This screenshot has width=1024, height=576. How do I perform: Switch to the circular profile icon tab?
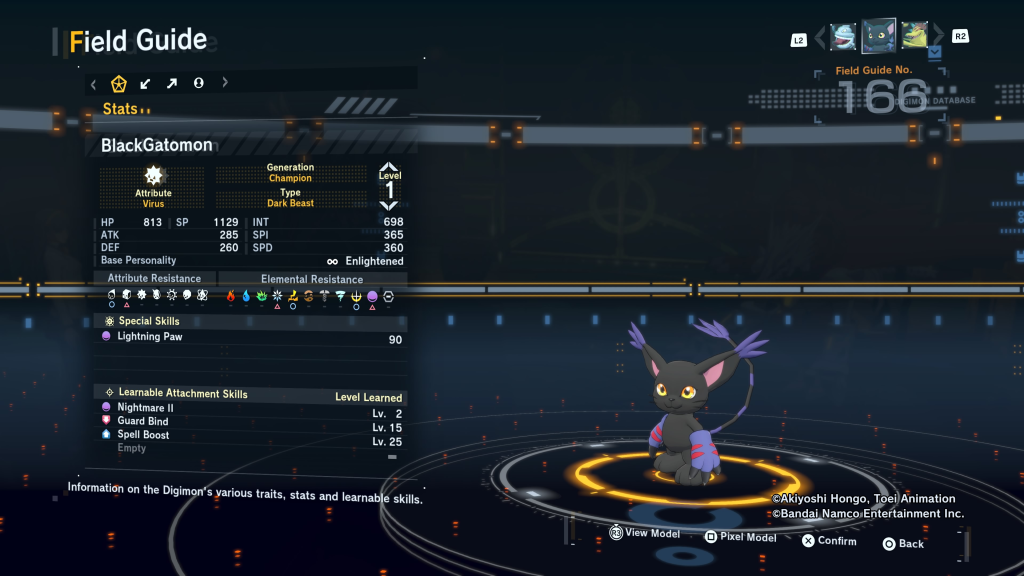(199, 84)
